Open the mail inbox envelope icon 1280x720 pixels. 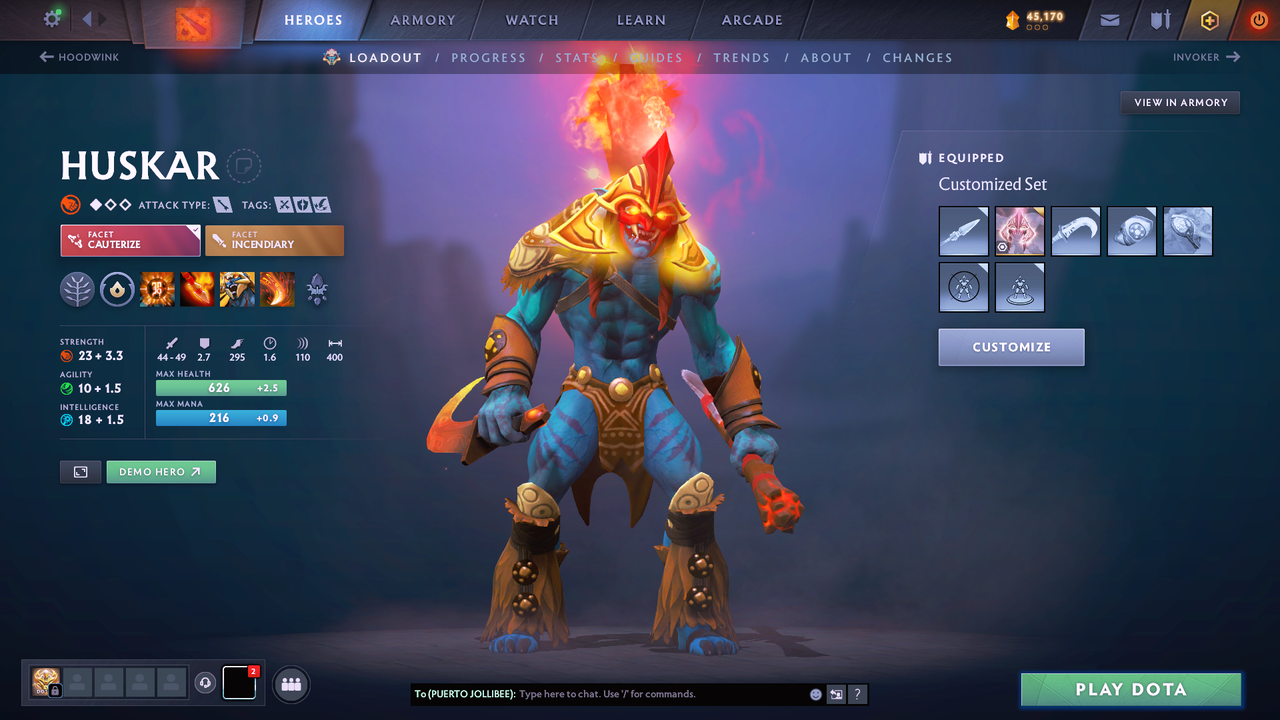click(x=1108, y=19)
